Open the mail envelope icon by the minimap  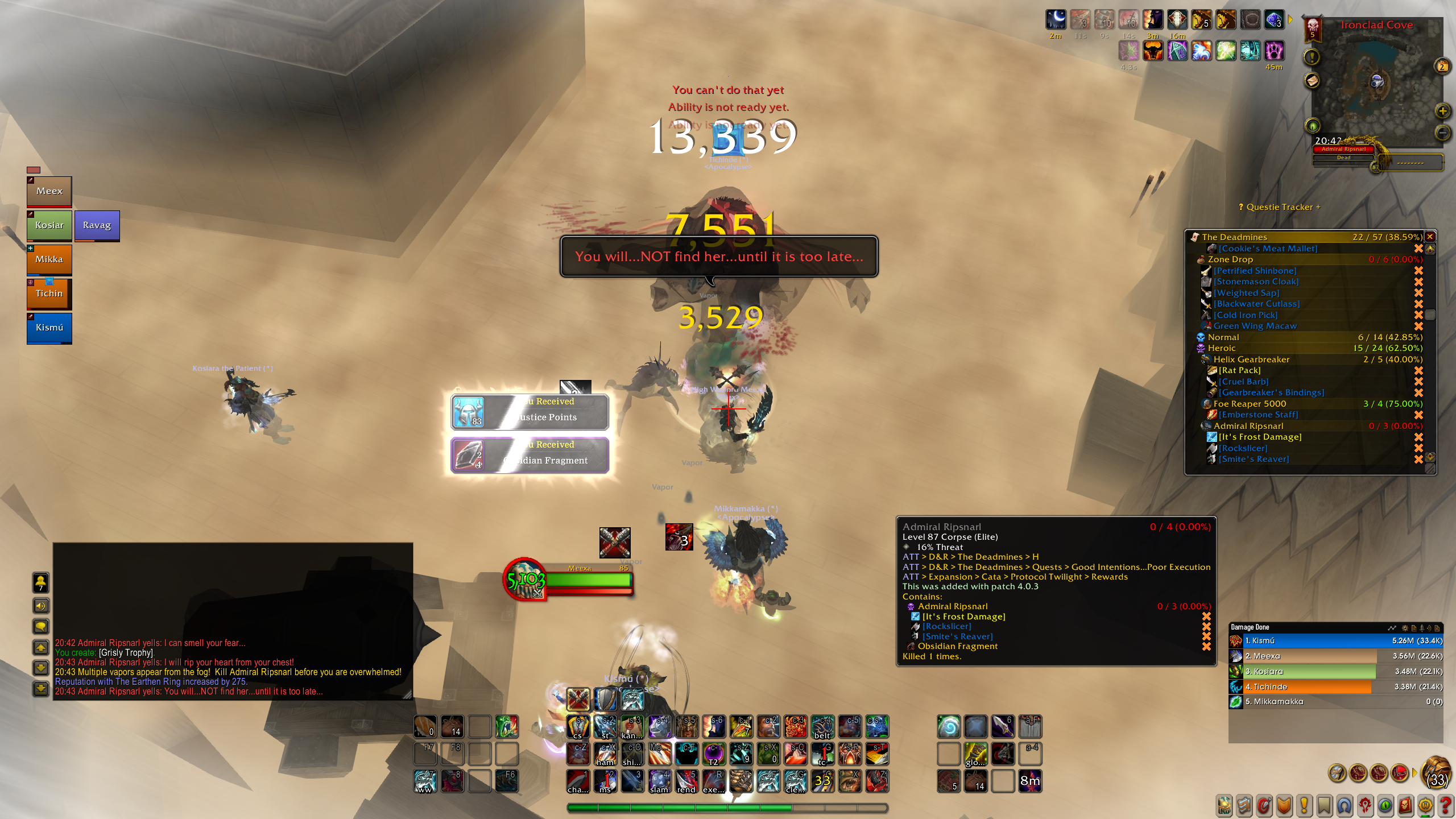pyautogui.click(x=1312, y=81)
